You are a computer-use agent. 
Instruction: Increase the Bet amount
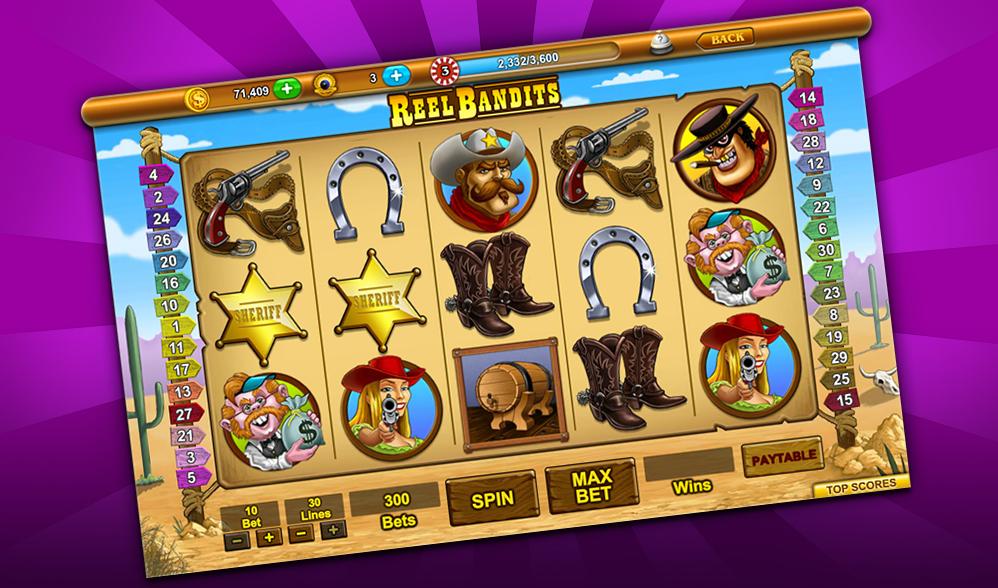tap(267, 536)
